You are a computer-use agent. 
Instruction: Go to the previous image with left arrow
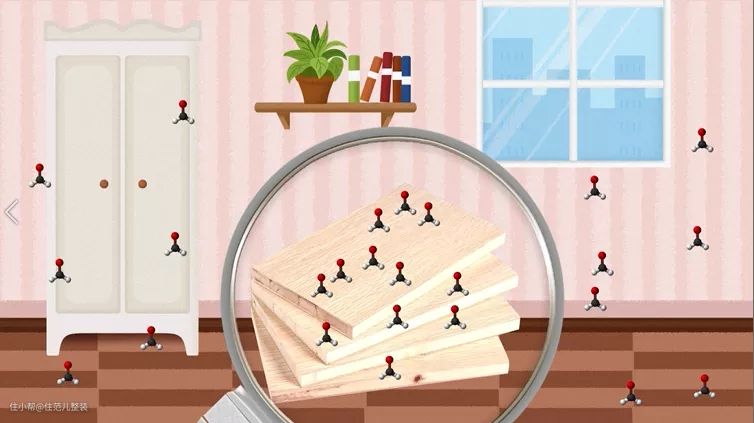pyautogui.click(x=12, y=212)
